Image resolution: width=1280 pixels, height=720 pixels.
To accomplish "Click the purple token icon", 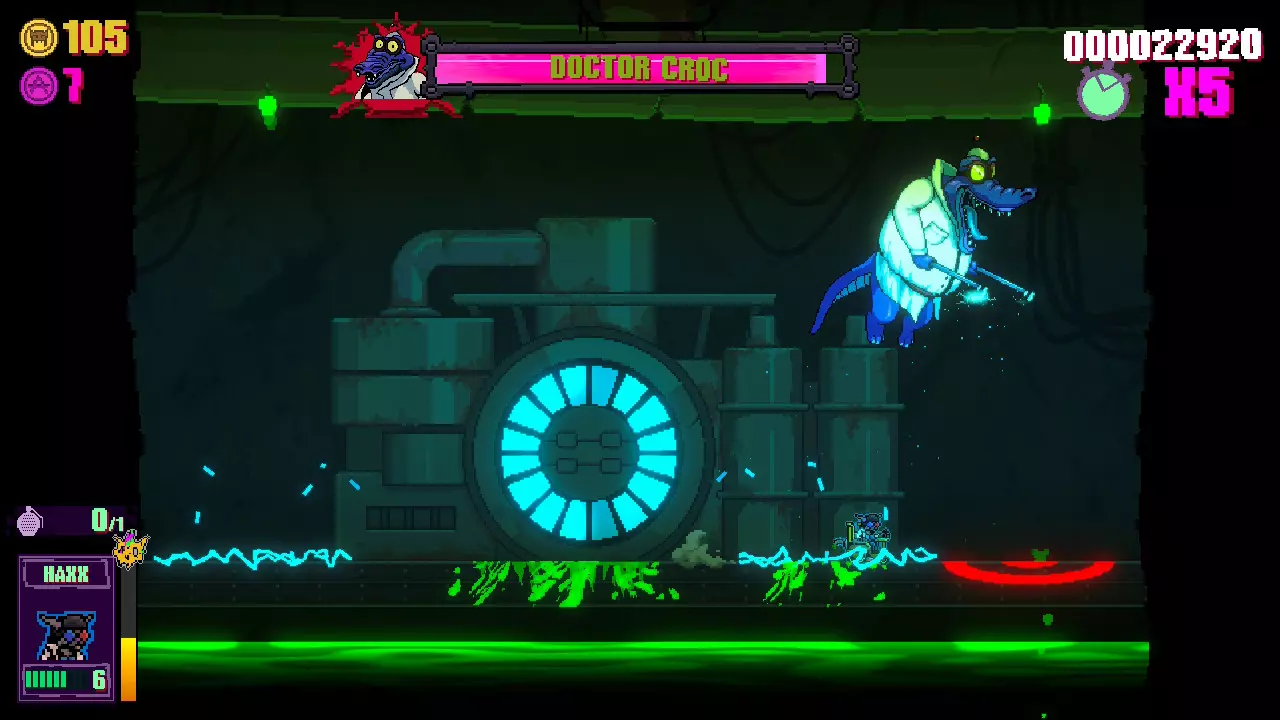I will (x=38, y=86).
